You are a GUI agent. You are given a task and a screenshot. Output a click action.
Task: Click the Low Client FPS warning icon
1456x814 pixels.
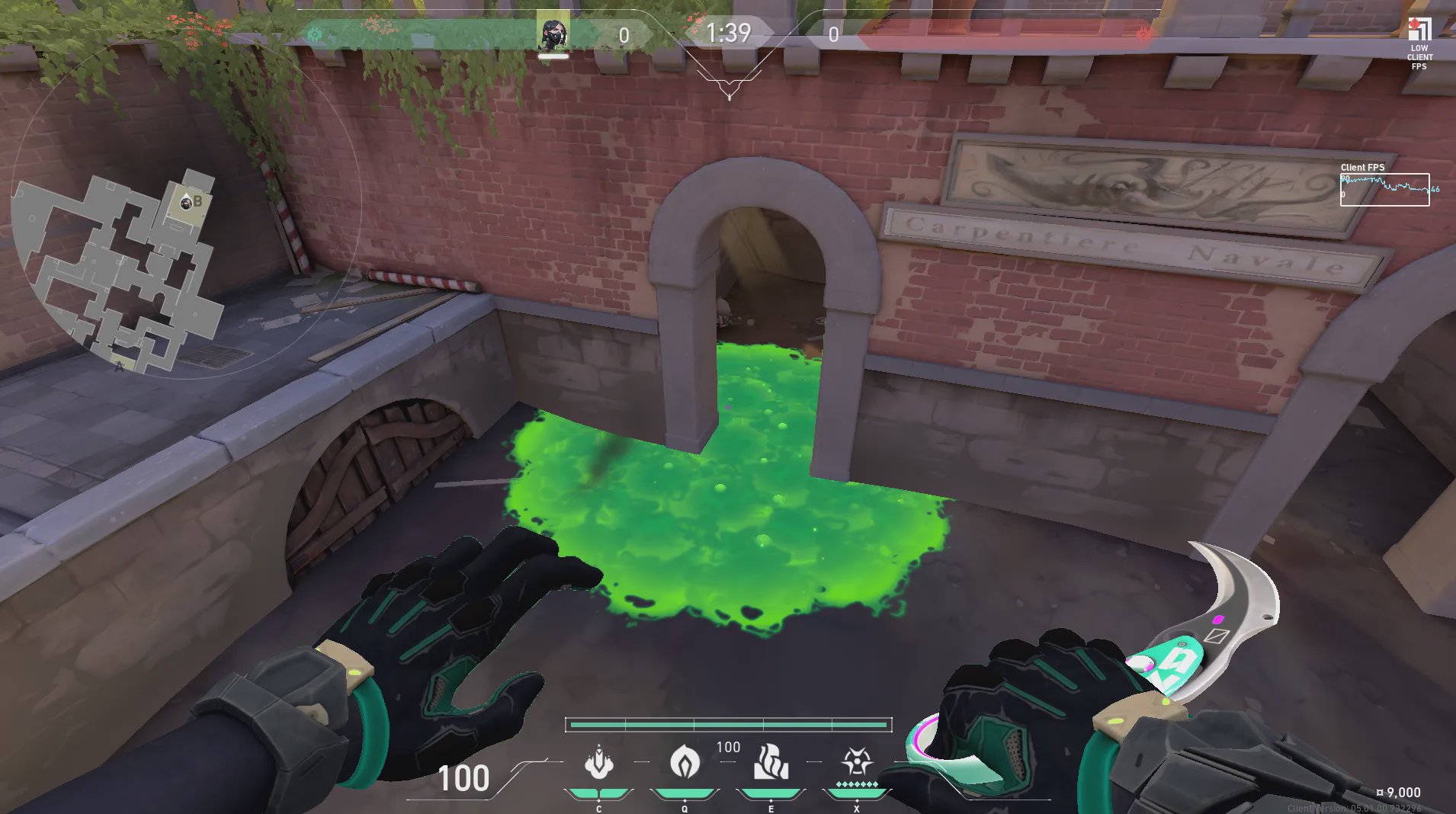point(1419,30)
